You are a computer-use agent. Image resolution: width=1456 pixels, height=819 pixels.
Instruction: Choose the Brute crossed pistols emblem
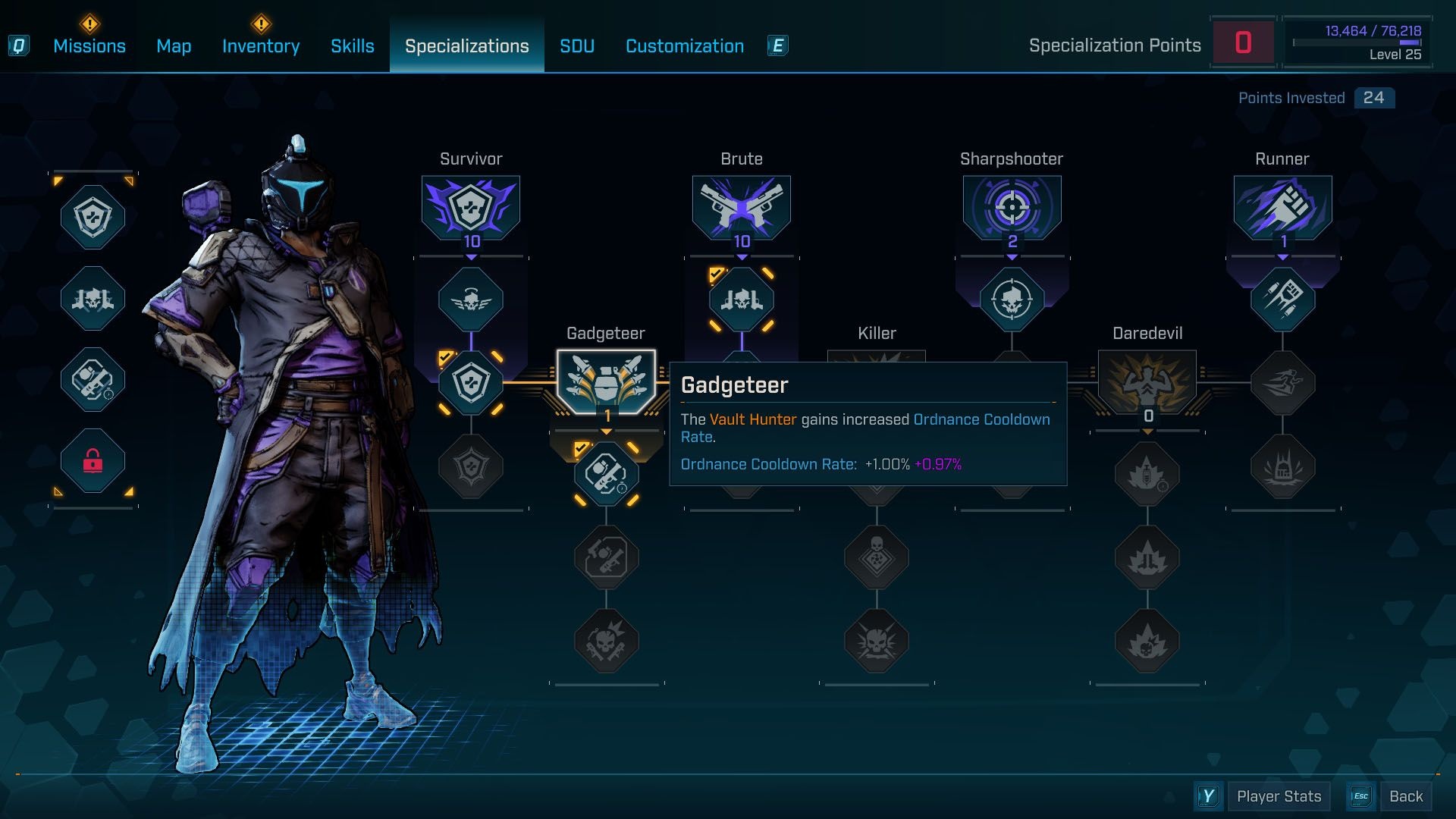click(x=742, y=206)
